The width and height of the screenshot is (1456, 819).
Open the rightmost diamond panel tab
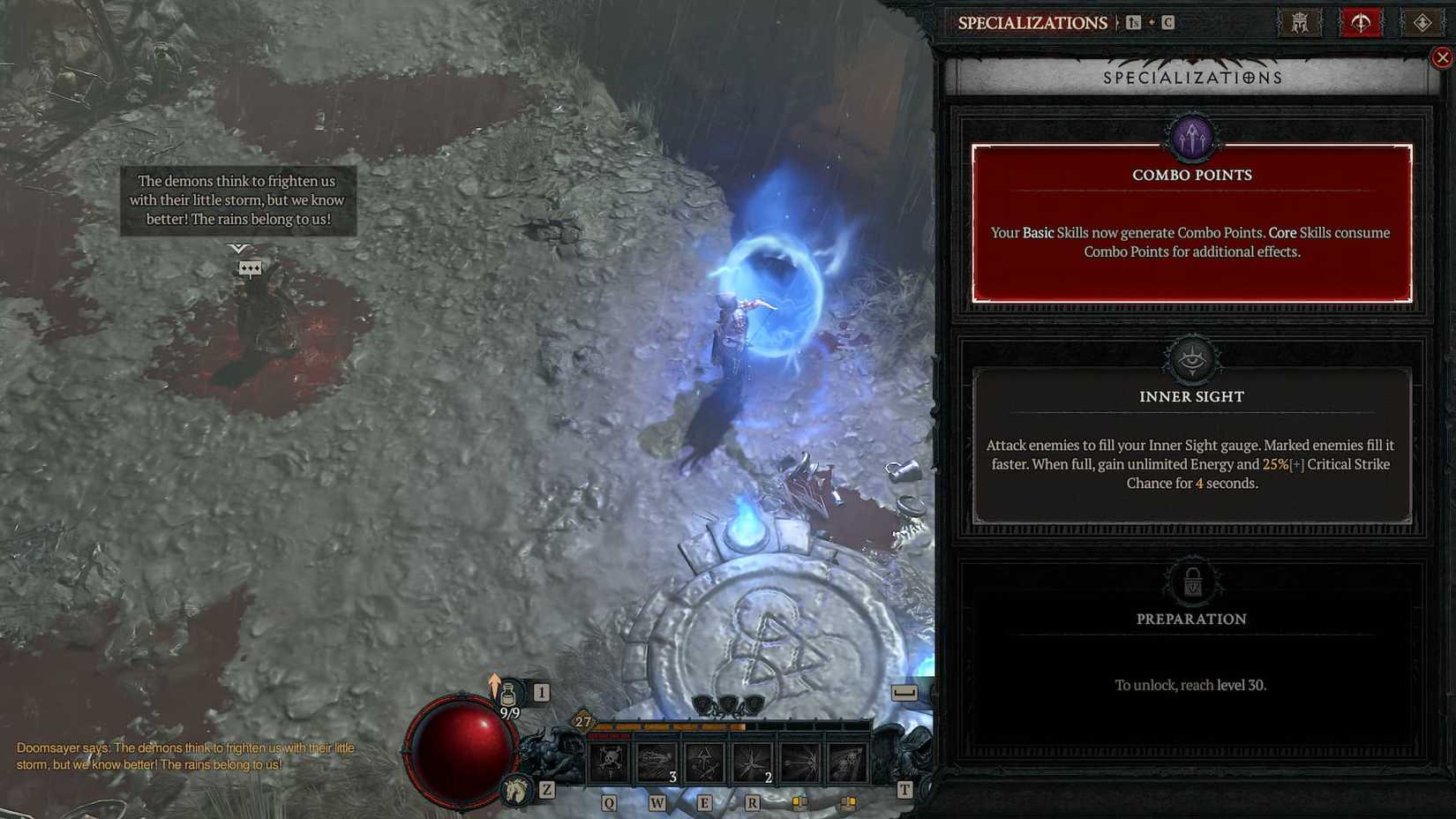point(1422,22)
